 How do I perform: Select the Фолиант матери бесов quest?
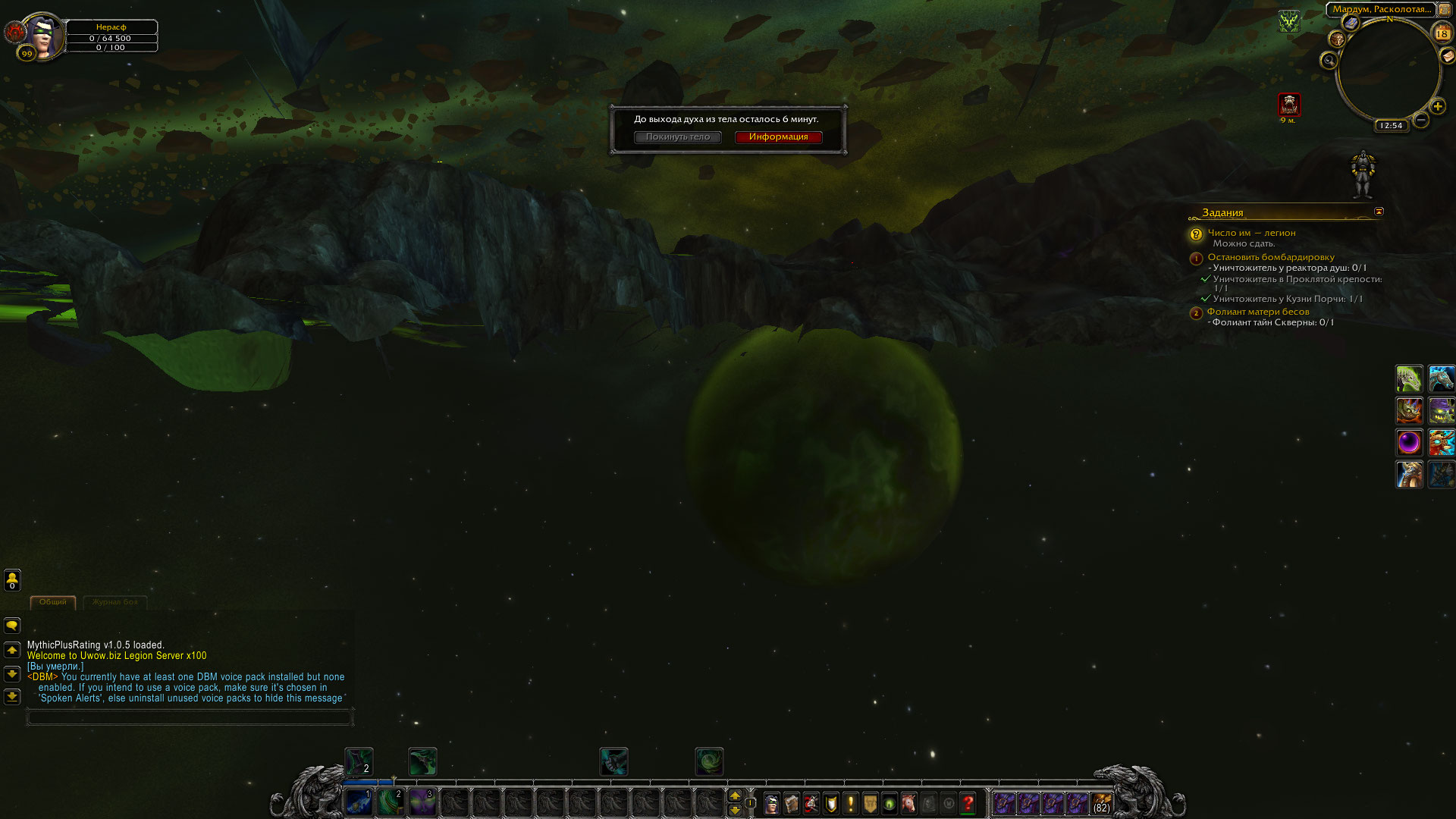1257,312
